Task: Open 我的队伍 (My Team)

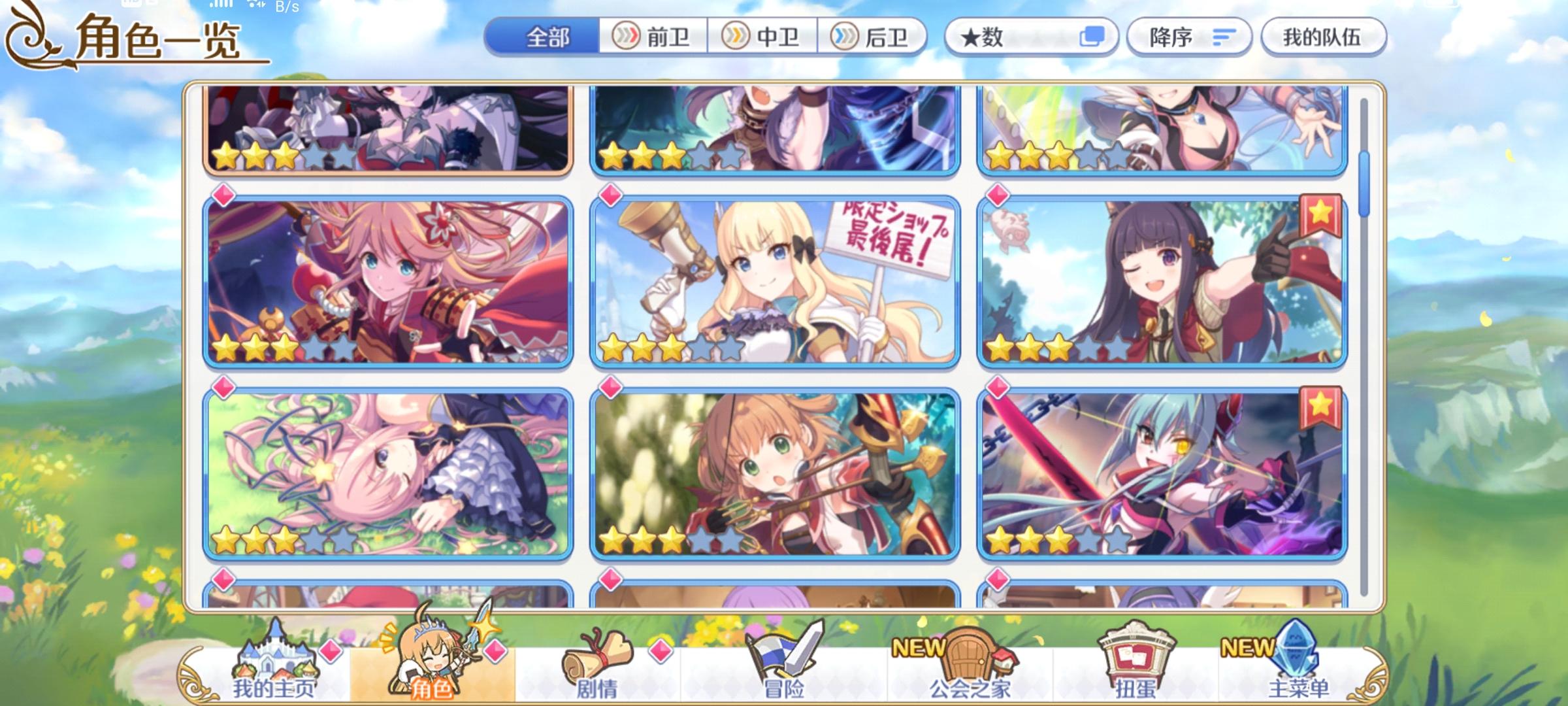Action: coord(1323,37)
